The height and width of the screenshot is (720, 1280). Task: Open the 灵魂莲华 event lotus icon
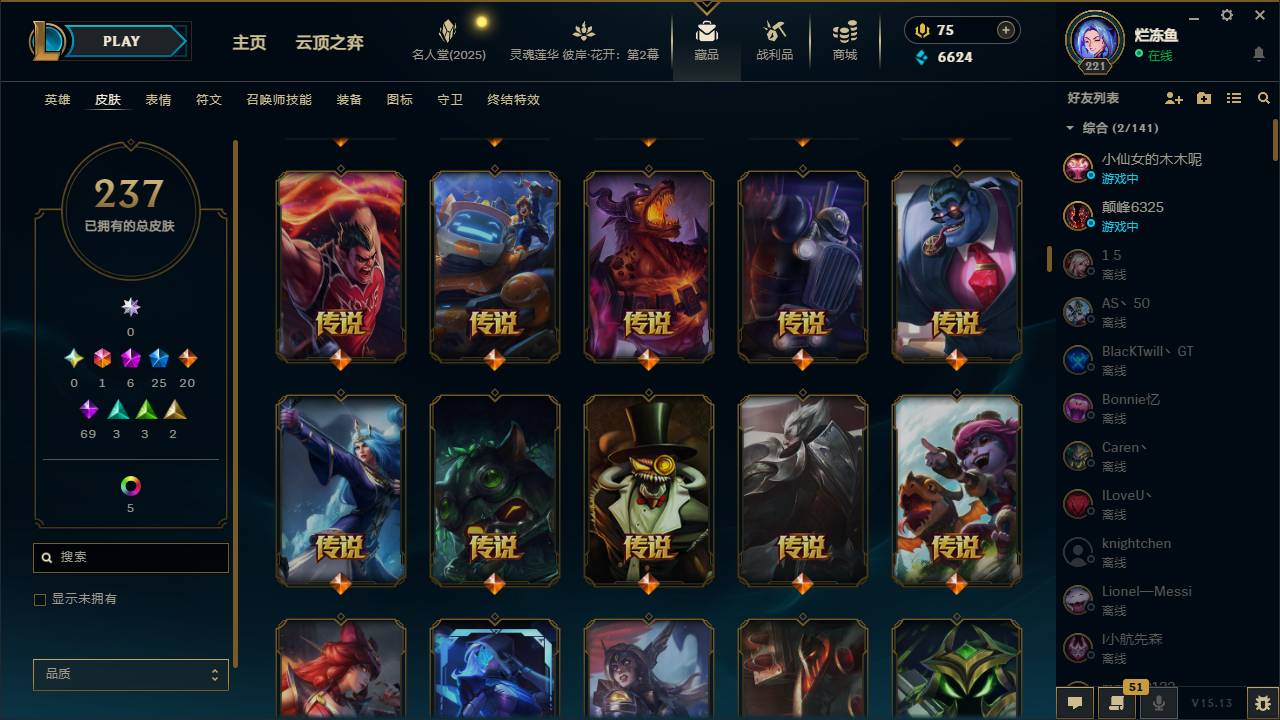[583, 30]
